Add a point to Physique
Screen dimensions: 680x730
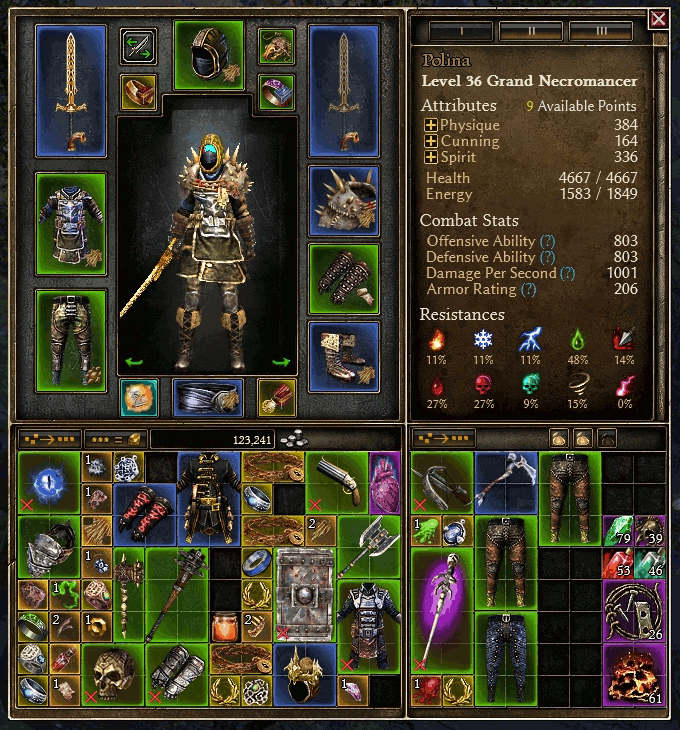coord(431,126)
